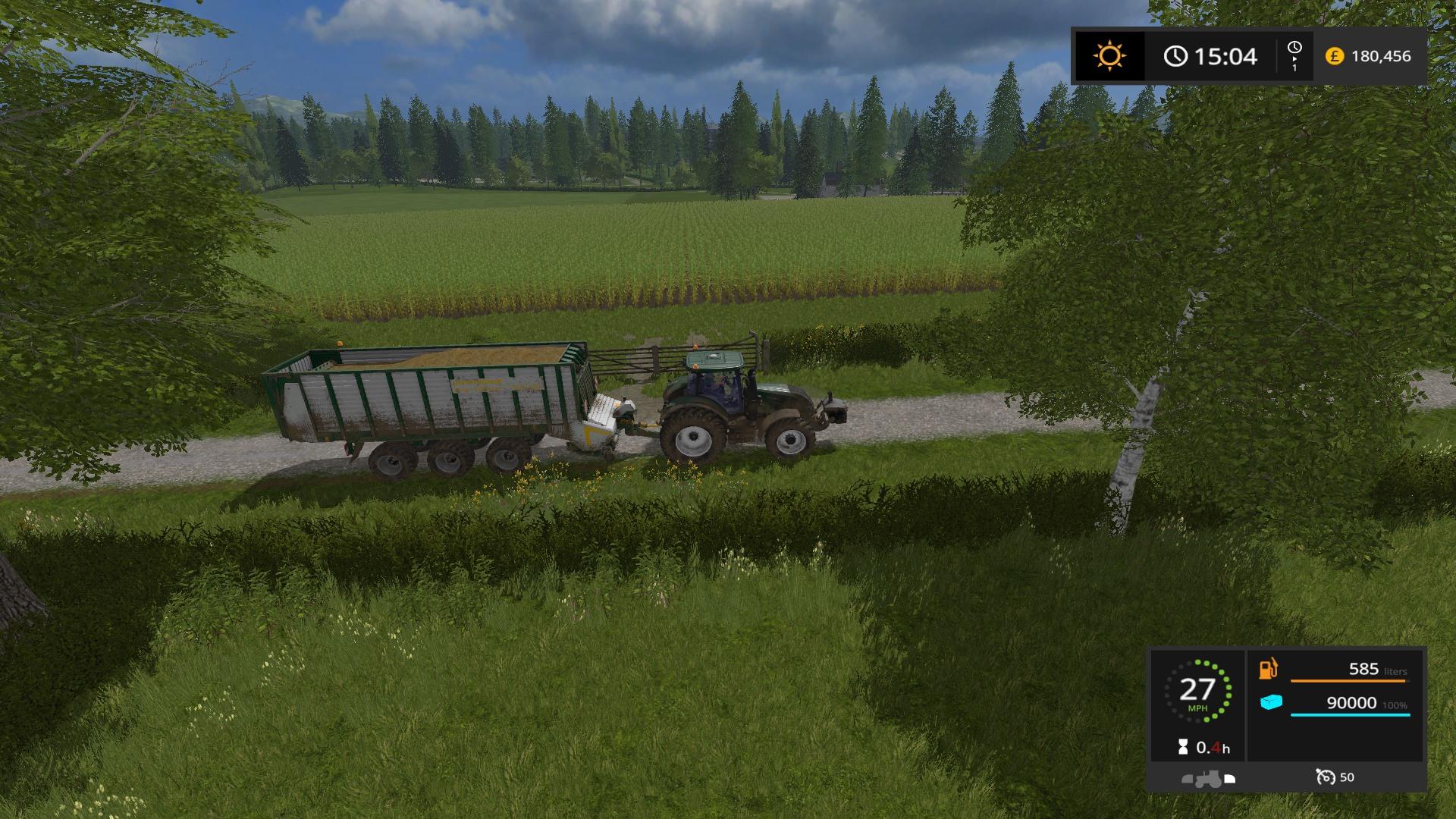This screenshot has width=1456, height=819.
Task: Select the tractor and trailer schema icon
Action: 1209,778
